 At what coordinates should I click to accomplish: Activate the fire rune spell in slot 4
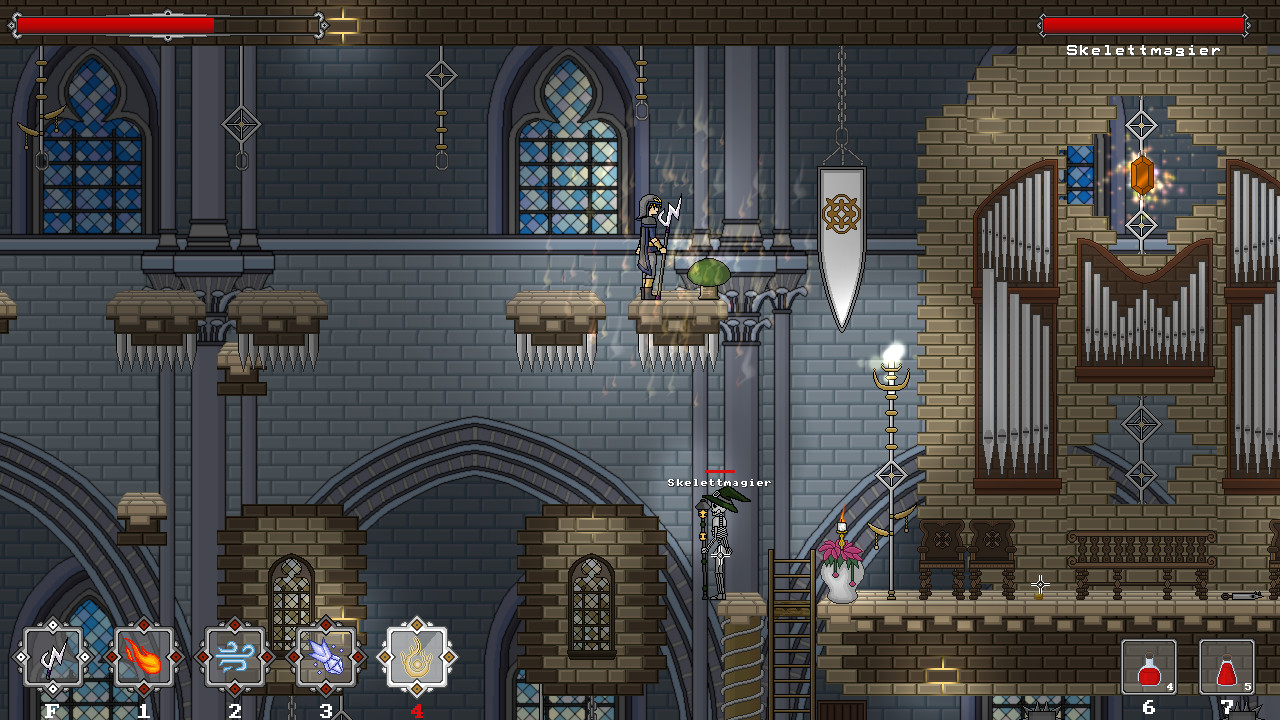point(416,657)
